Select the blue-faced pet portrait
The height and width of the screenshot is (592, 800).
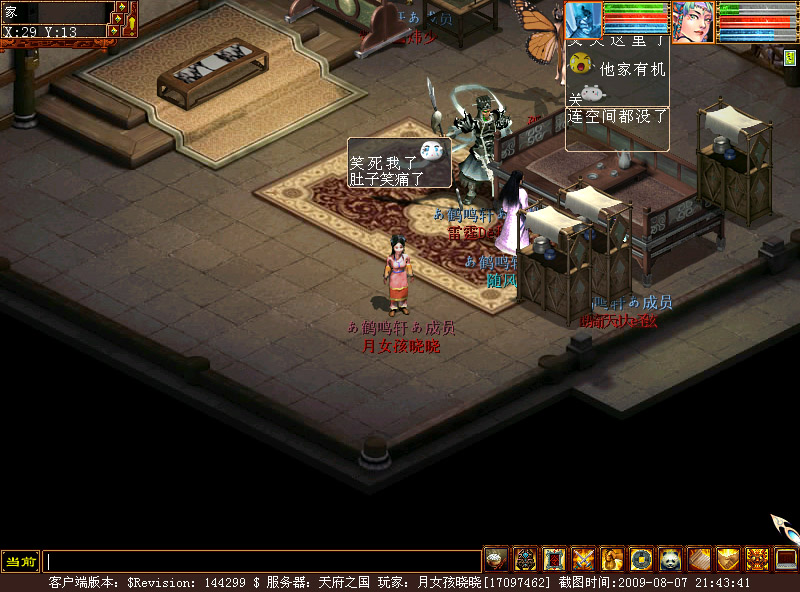(584, 20)
